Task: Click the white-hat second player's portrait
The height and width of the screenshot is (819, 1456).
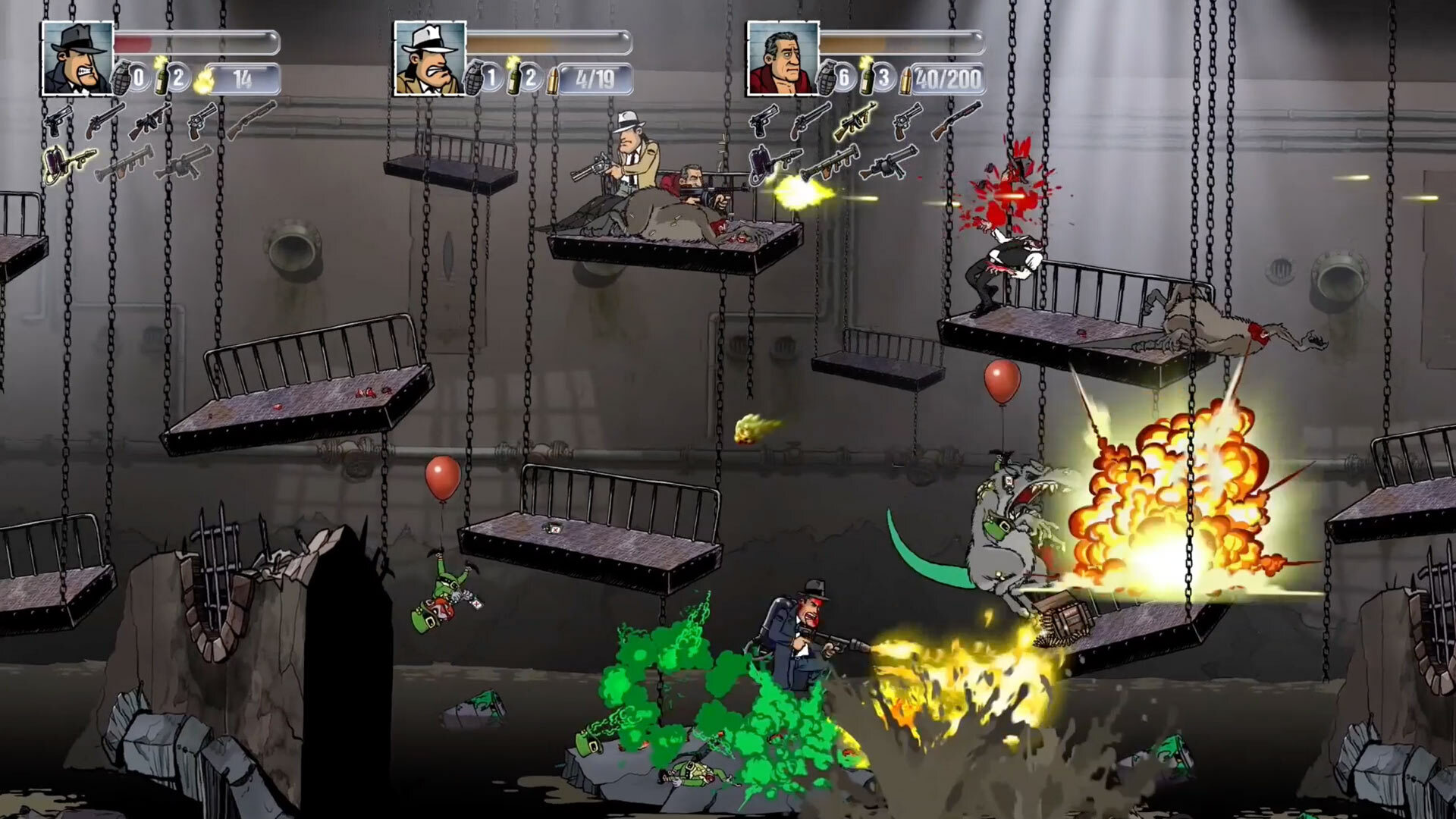Action: coord(428,57)
